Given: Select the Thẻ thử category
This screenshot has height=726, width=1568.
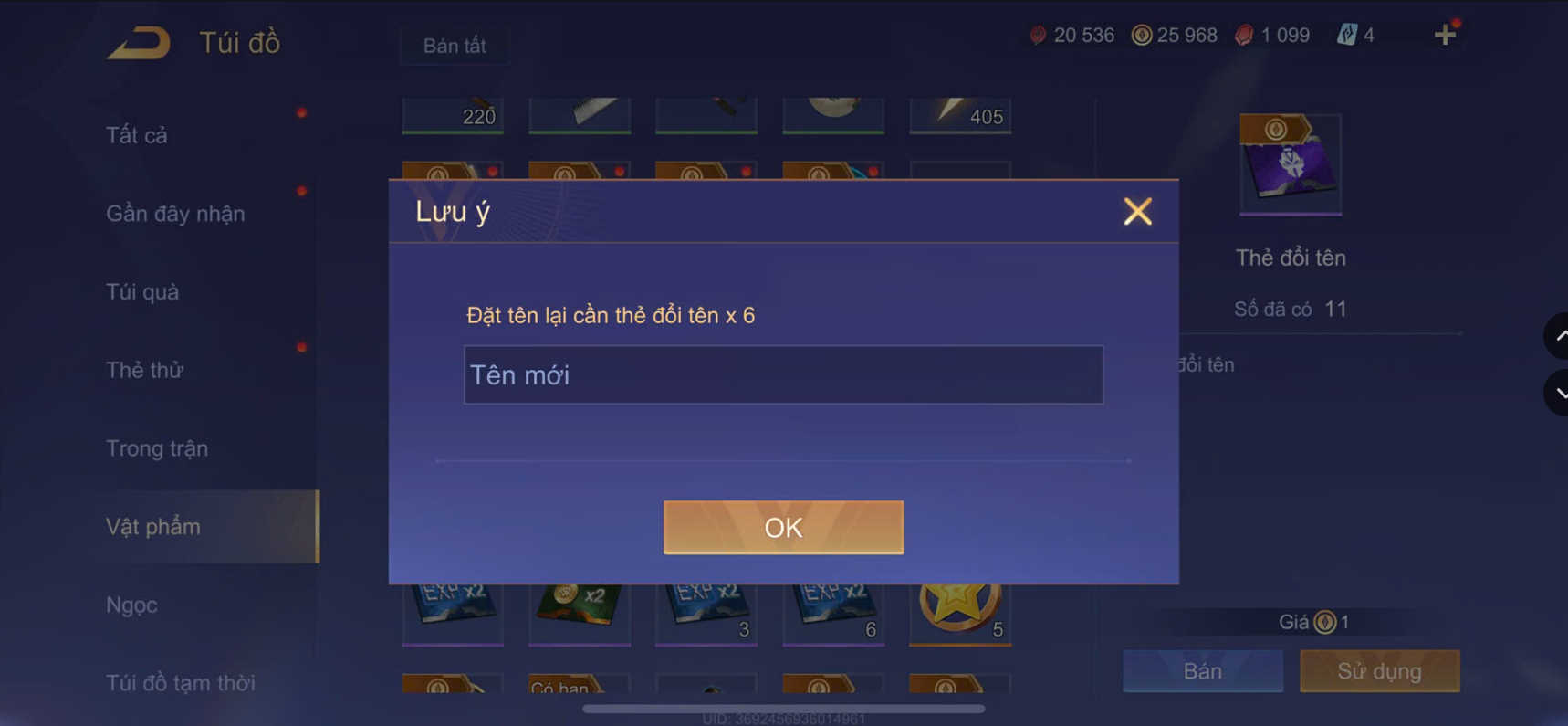Looking at the screenshot, I should [x=143, y=370].
